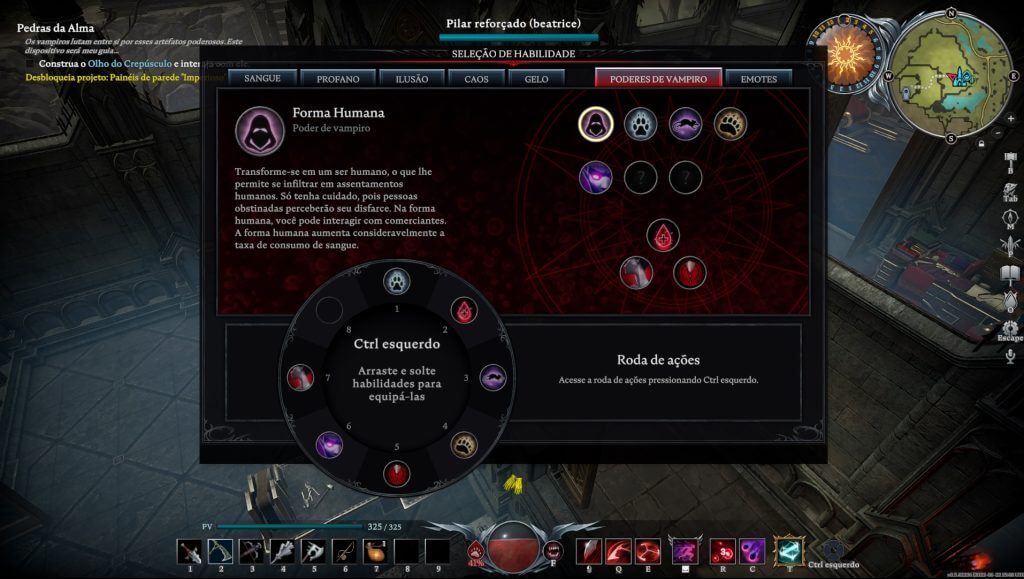The height and width of the screenshot is (579, 1024).
Task: Select the Poderes de Vampiro tab
Action: 658,78
